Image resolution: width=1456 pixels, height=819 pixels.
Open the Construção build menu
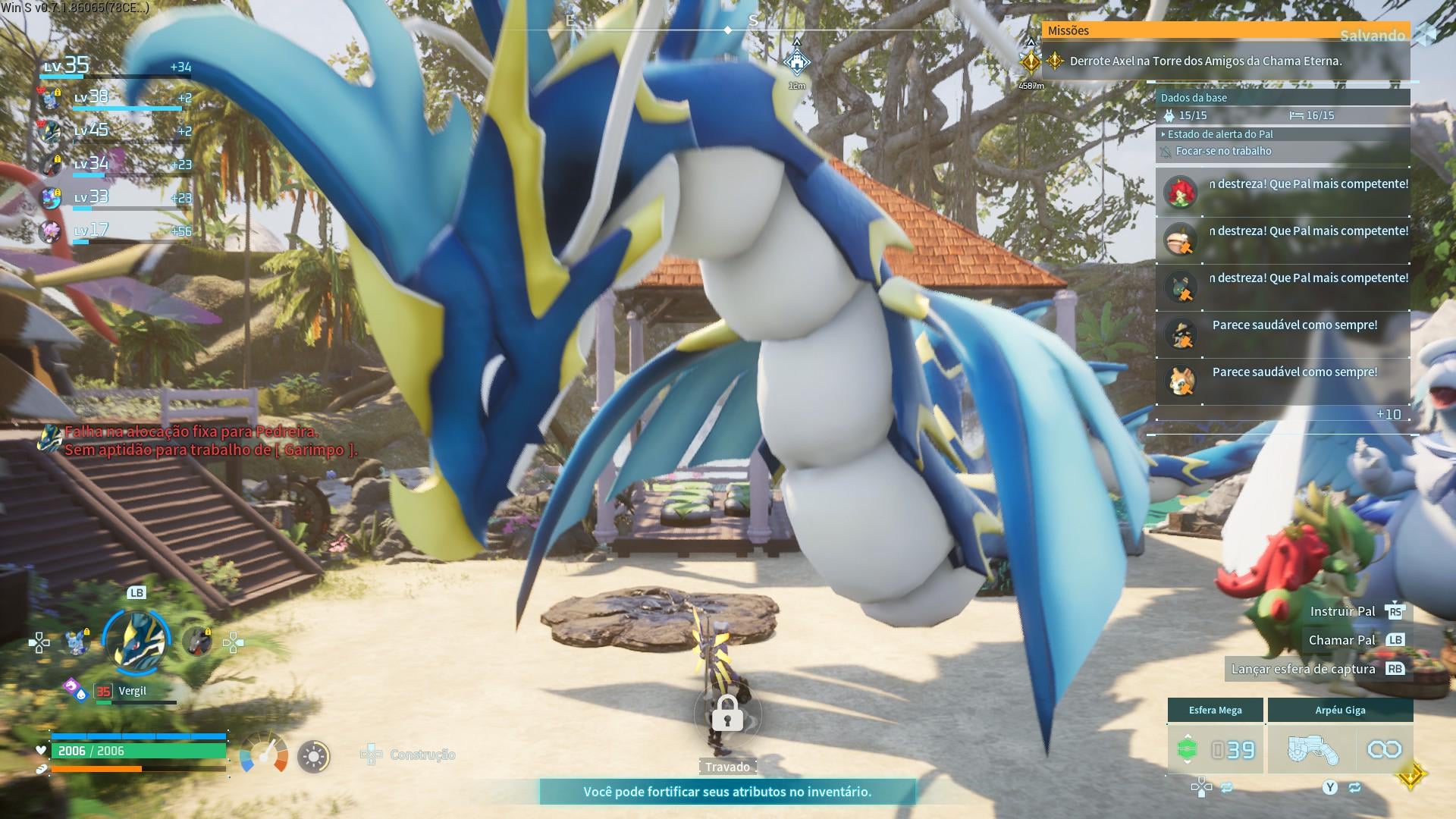click(409, 755)
